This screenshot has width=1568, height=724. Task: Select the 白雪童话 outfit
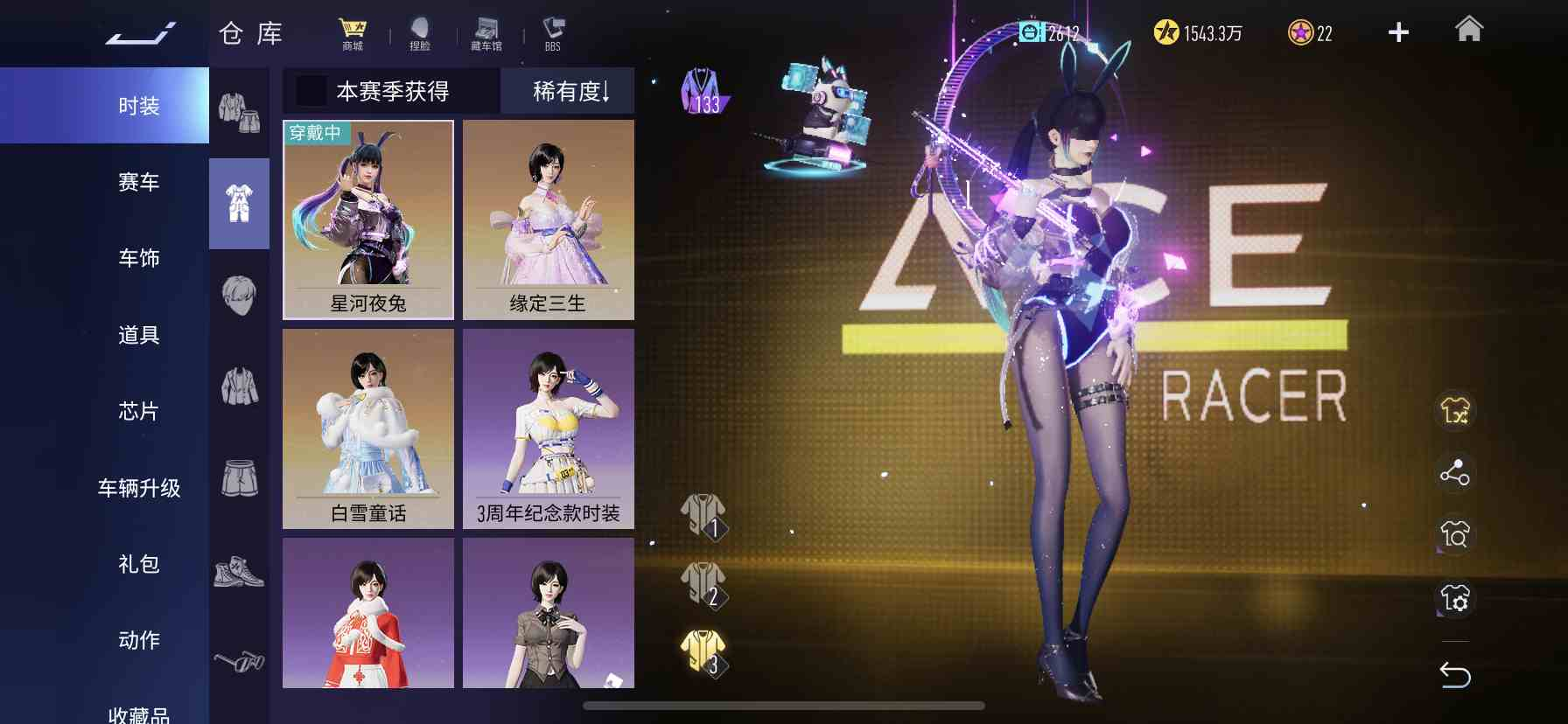tap(368, 428)
